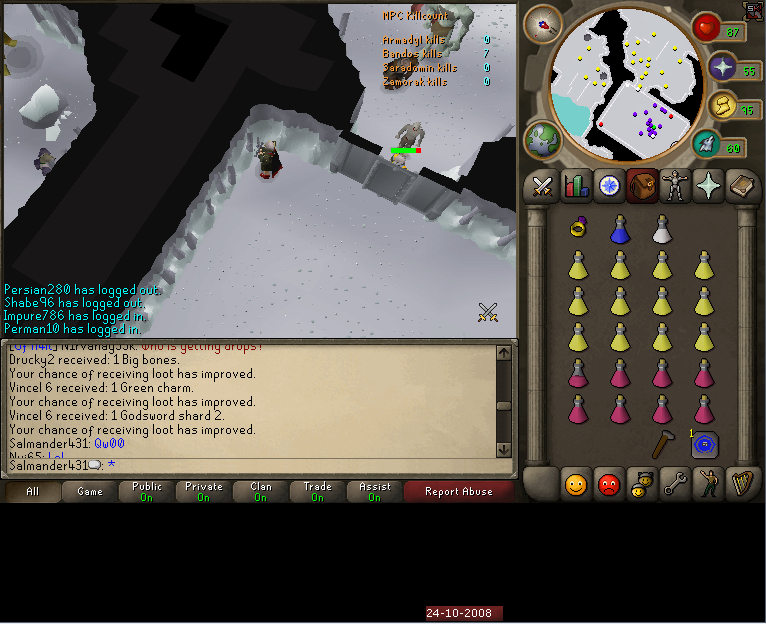This screenshot has height=624, width=766.
Task: Select the gold ring in inventory
Action: (577, 229)
